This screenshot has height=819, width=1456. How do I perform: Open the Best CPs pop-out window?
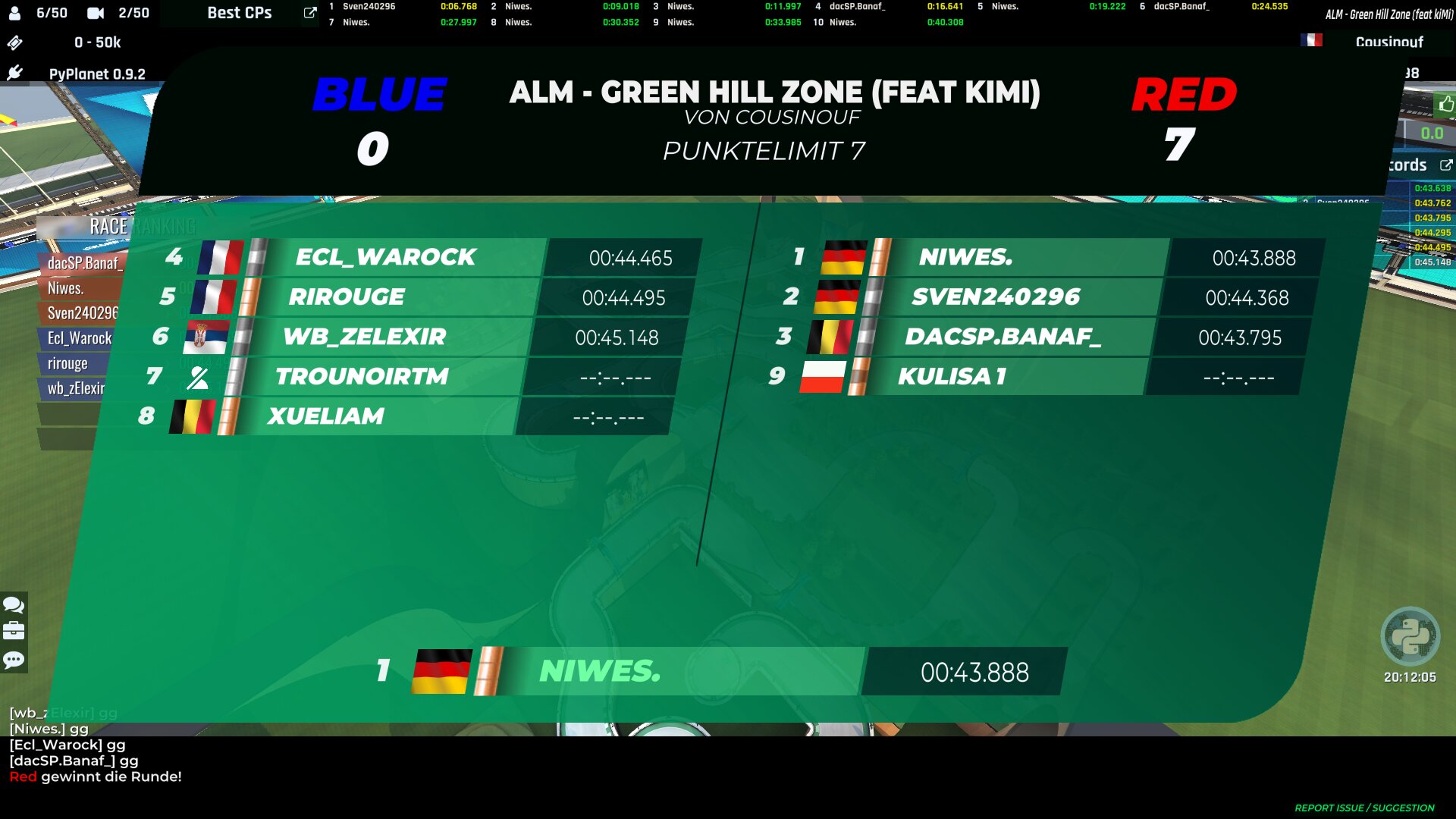(x=309, y=13)
